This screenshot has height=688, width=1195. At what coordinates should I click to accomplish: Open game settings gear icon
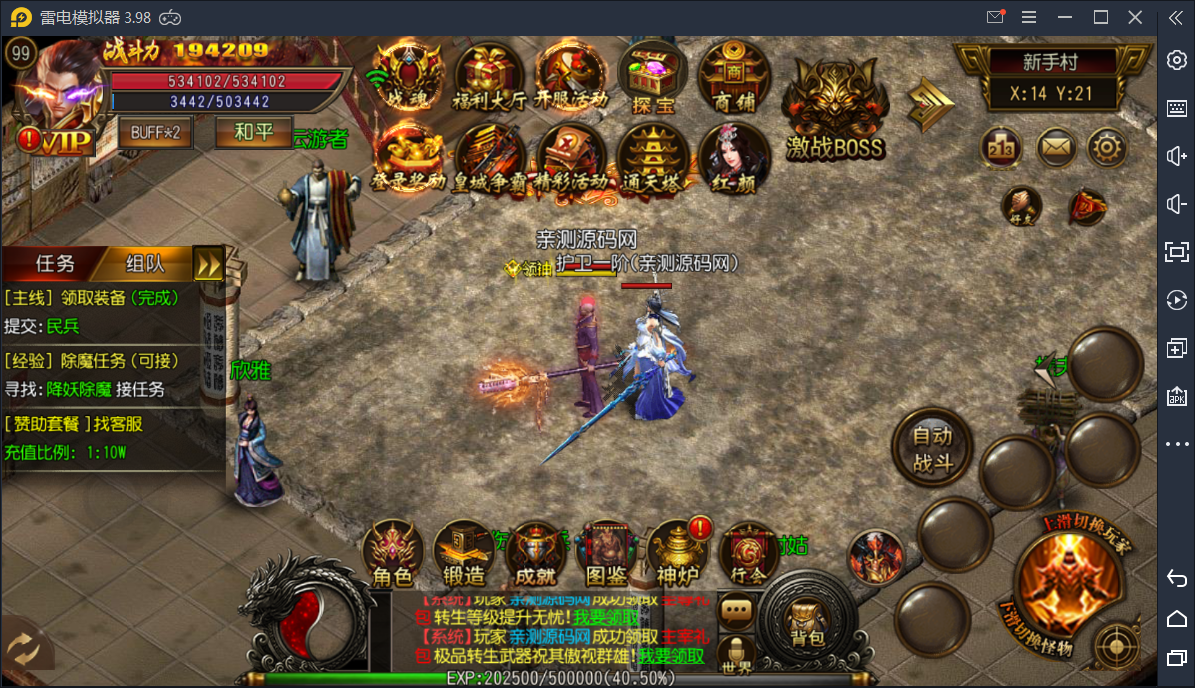point(1106,148)
